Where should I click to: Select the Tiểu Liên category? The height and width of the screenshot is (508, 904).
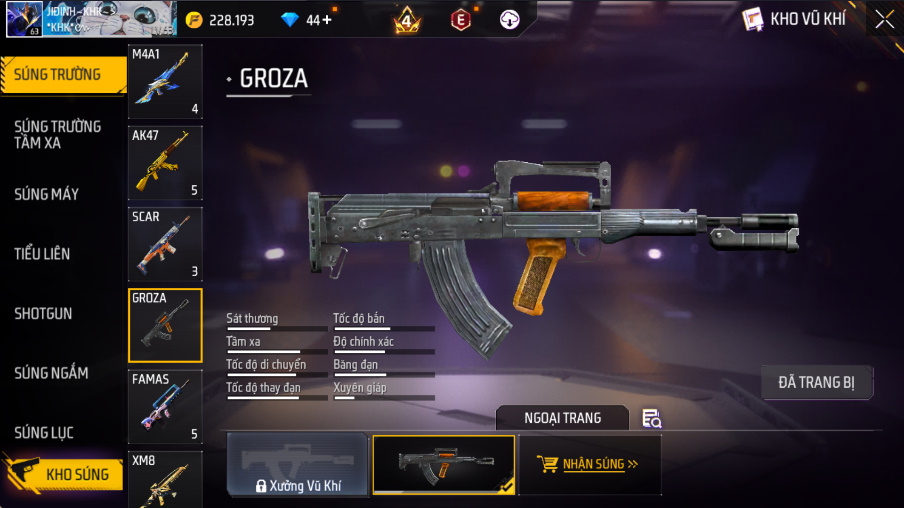click(x=42, y=254)
